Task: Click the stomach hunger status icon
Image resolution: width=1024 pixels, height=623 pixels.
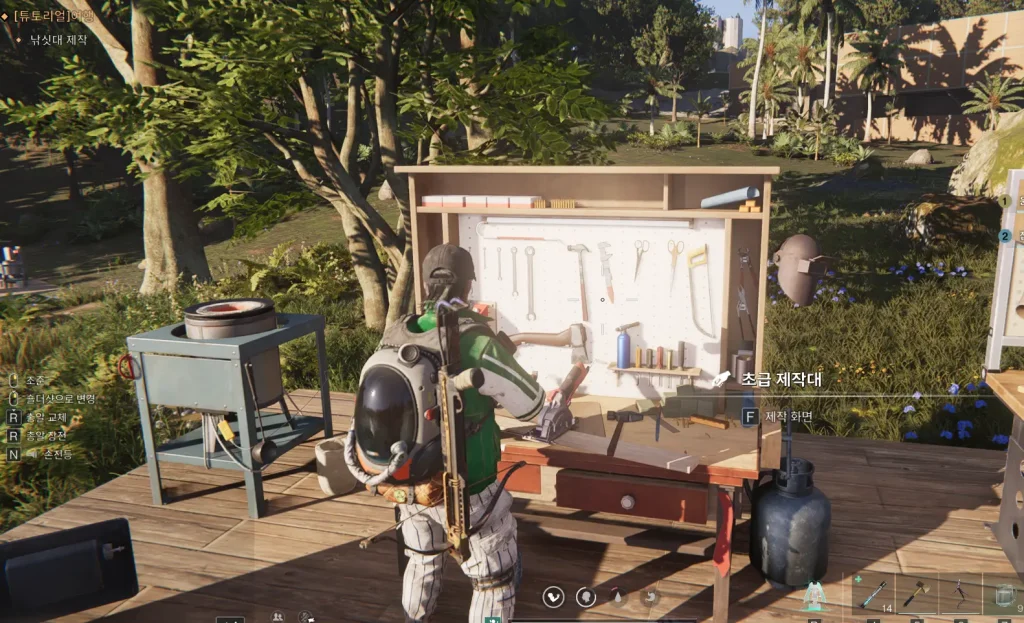Action: point(650,597)
